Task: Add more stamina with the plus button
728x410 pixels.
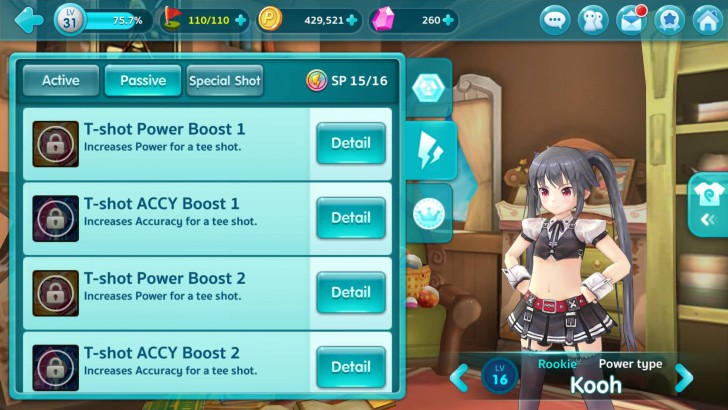Action: 240,20
